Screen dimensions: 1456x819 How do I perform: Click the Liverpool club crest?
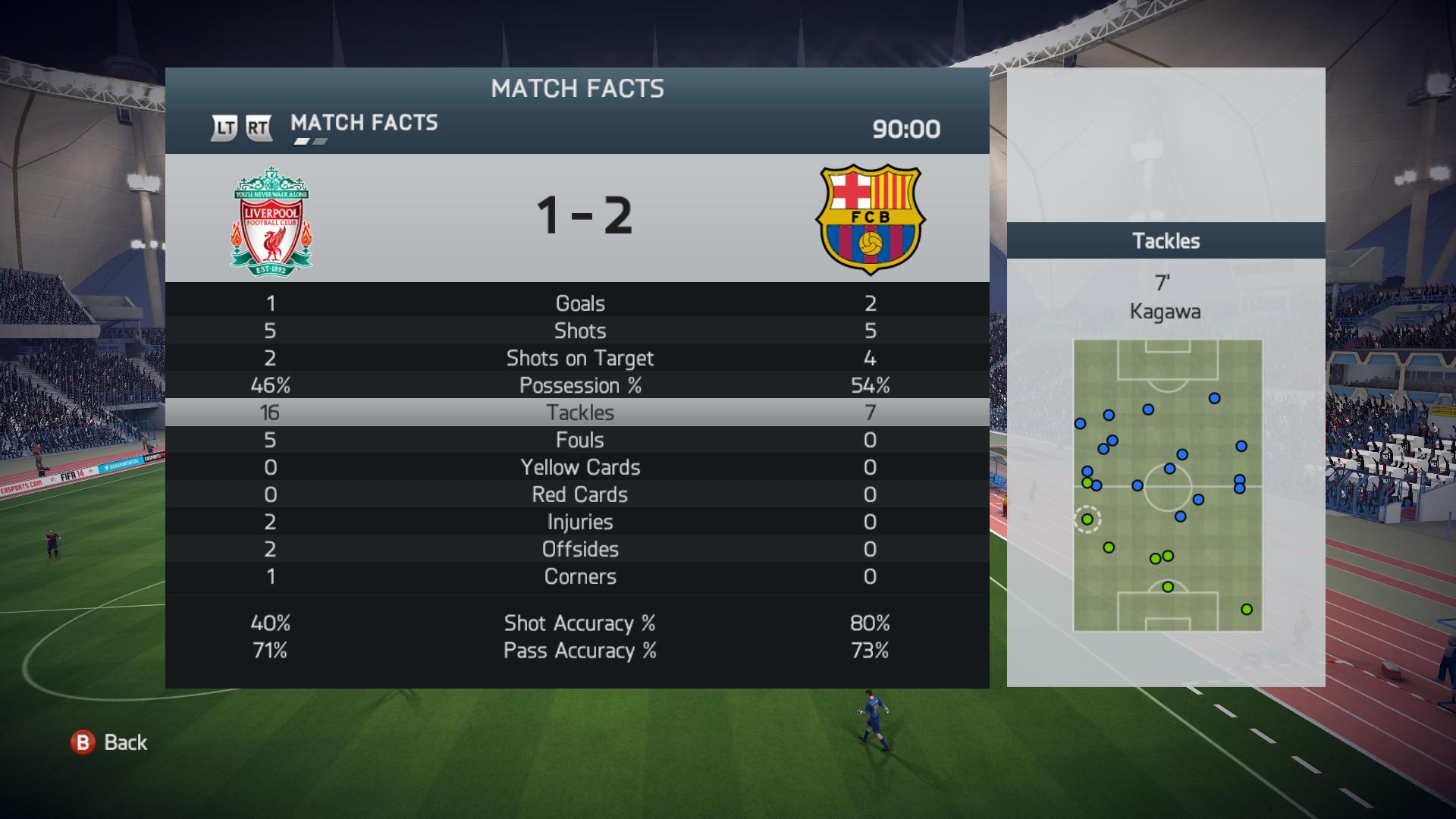pos(271,220)
